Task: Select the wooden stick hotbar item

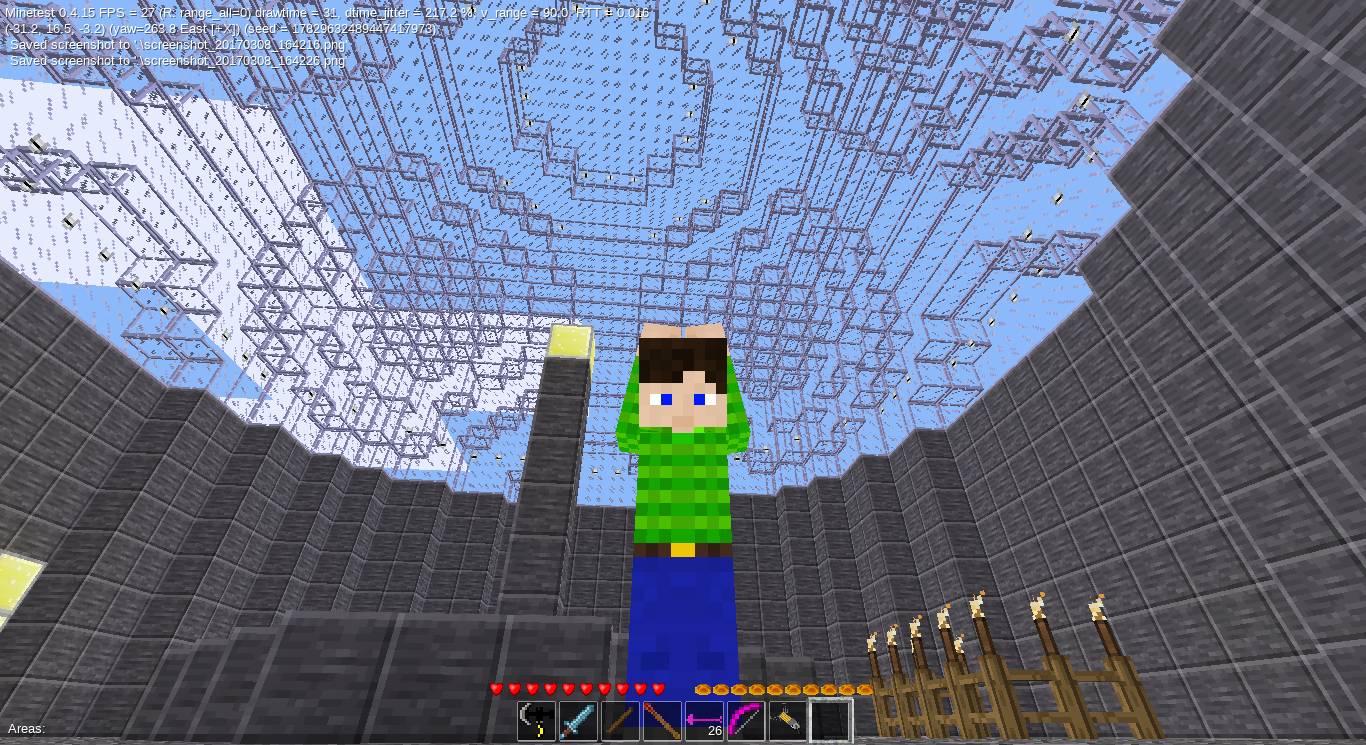Action: coord(619,718)
